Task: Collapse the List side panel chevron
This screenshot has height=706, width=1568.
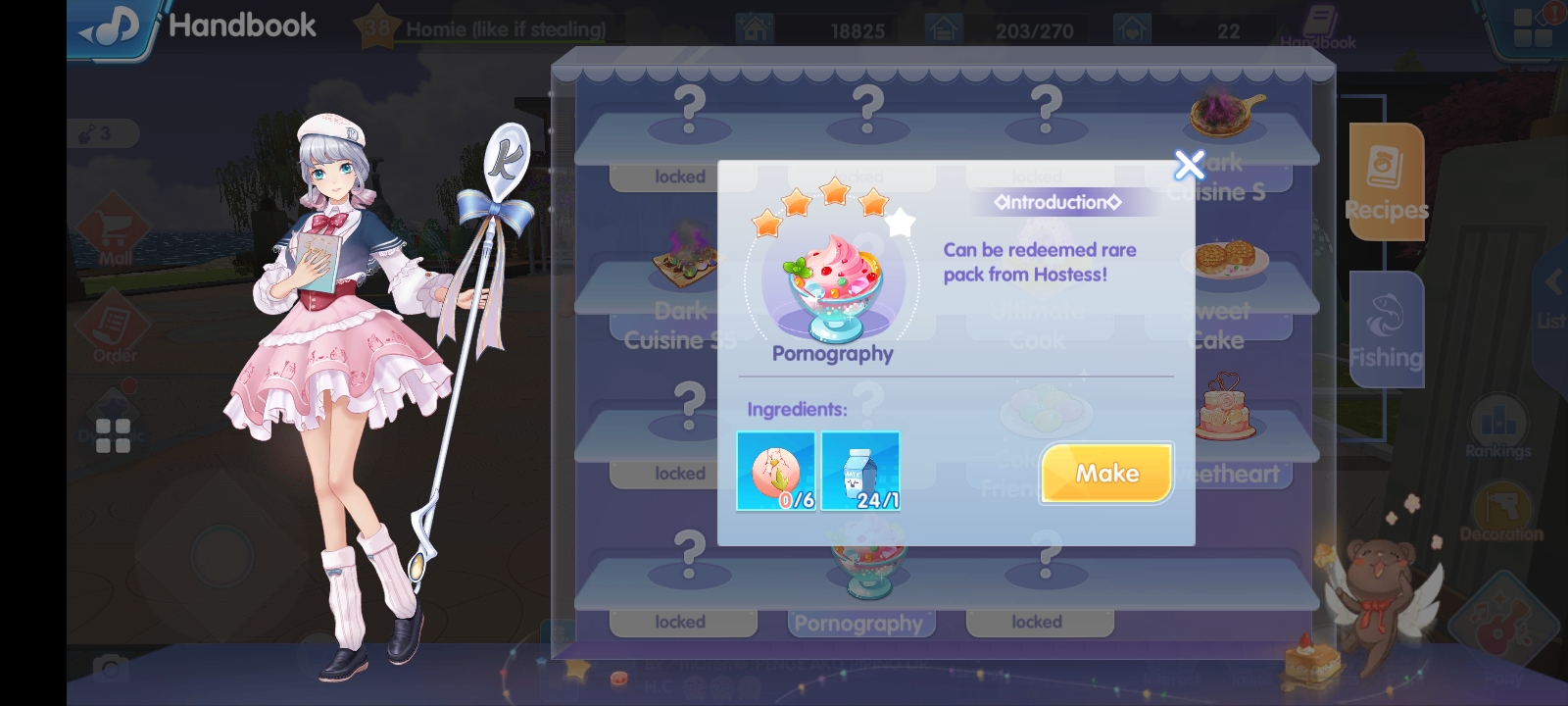Action: point(1553,281)
